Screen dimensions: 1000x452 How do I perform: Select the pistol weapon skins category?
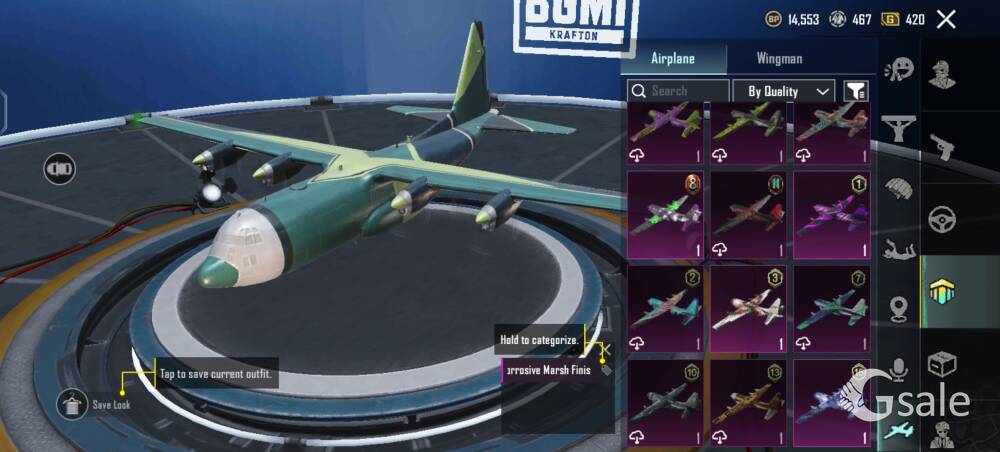tap(941, 147)
